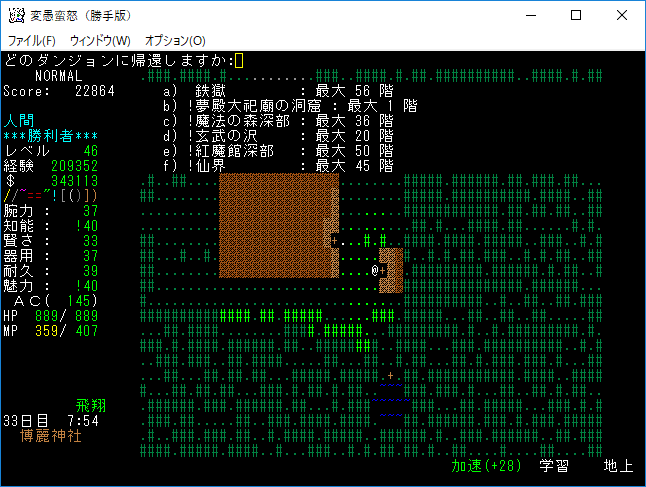Open the オプション(O) menu
The image size is (646, 487).
tap(175, 40)
